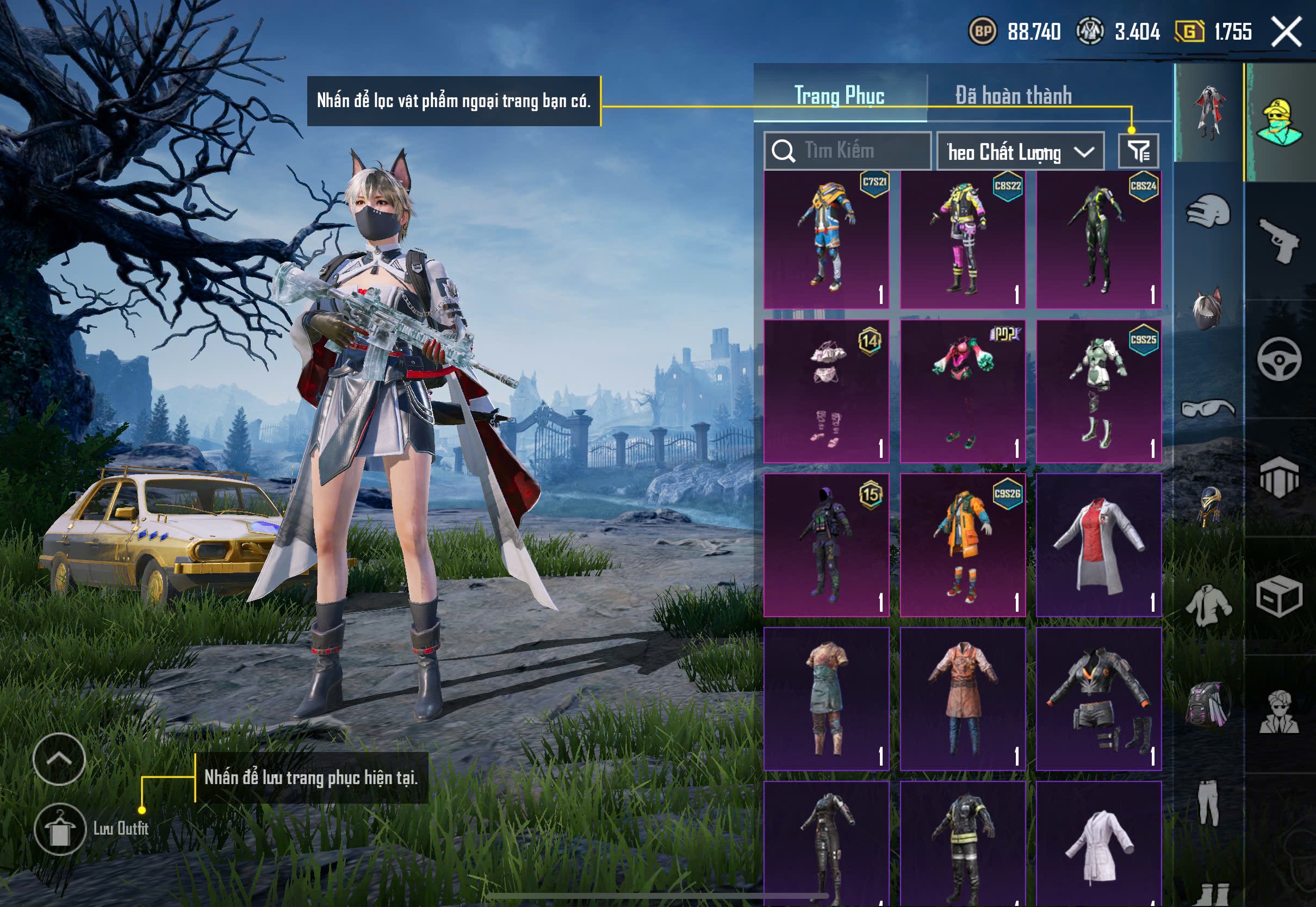The width and height of the screenshot is (1316, 907).
Task: Select the C7S21 blue and orange outfit
Action: click(826, 240)
